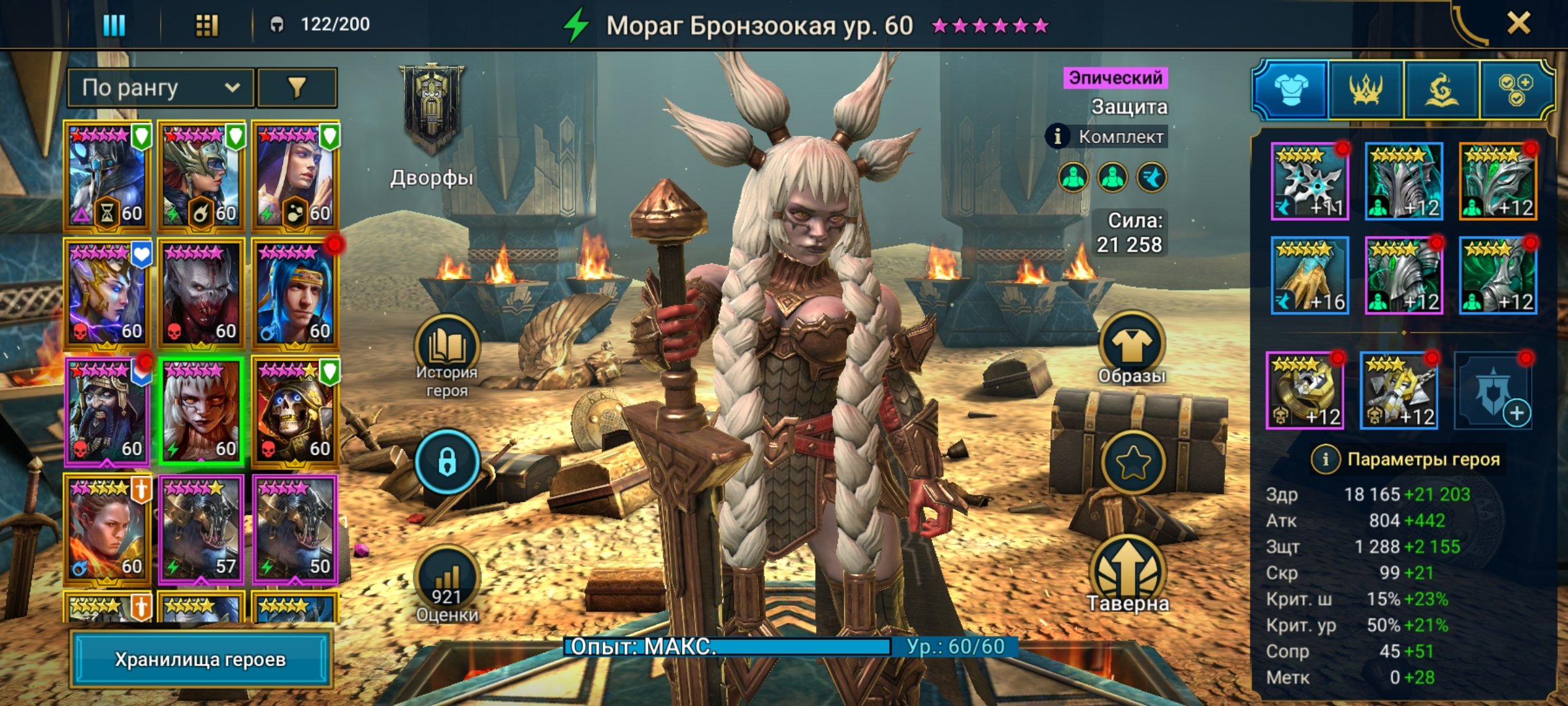Toggle the hero lock padlock button
This screenshot has width=1568, height=706.
tap(447, 462)
